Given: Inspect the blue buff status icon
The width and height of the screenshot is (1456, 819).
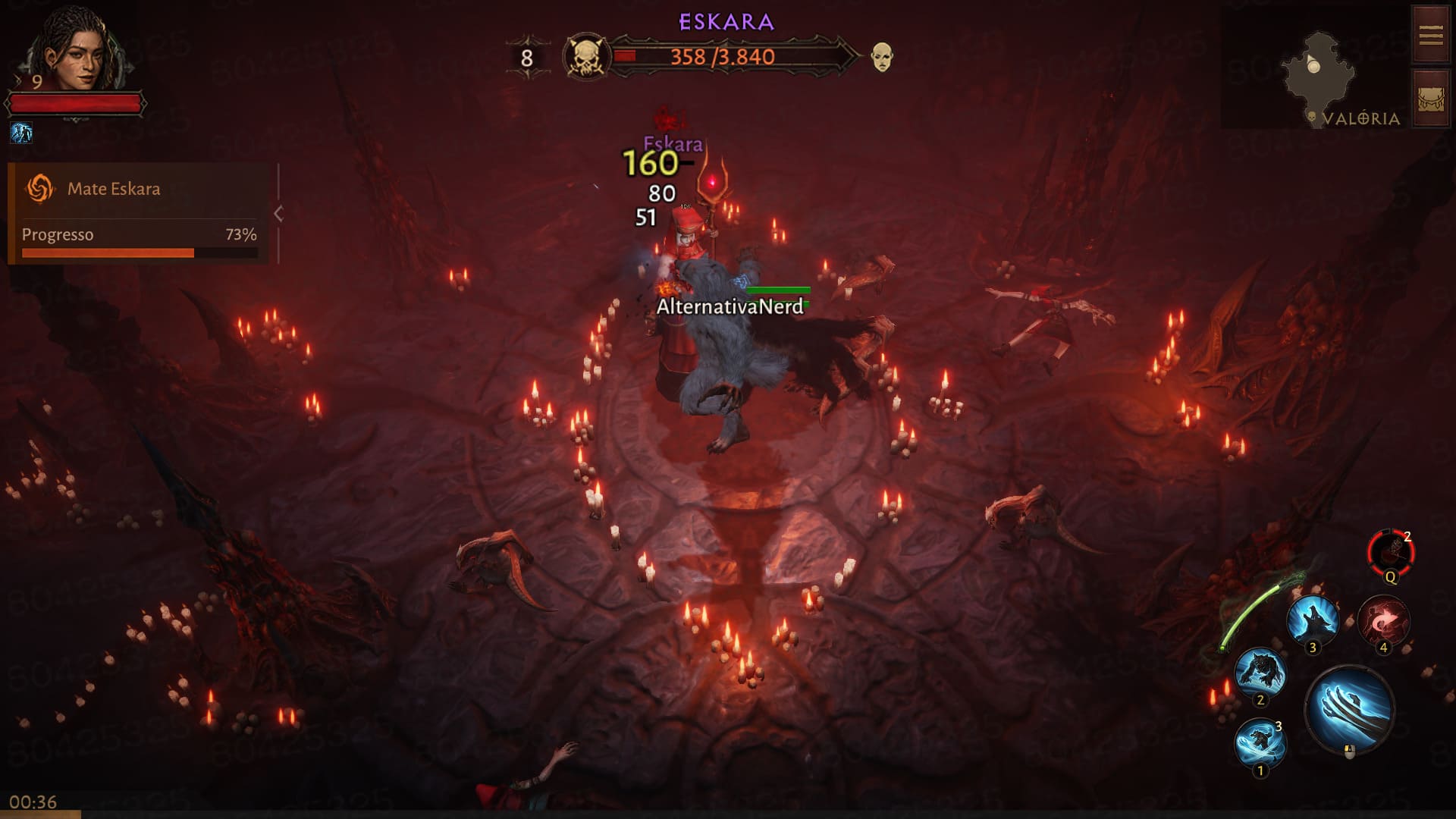Looking at the screenshot, I should [21, 133].
